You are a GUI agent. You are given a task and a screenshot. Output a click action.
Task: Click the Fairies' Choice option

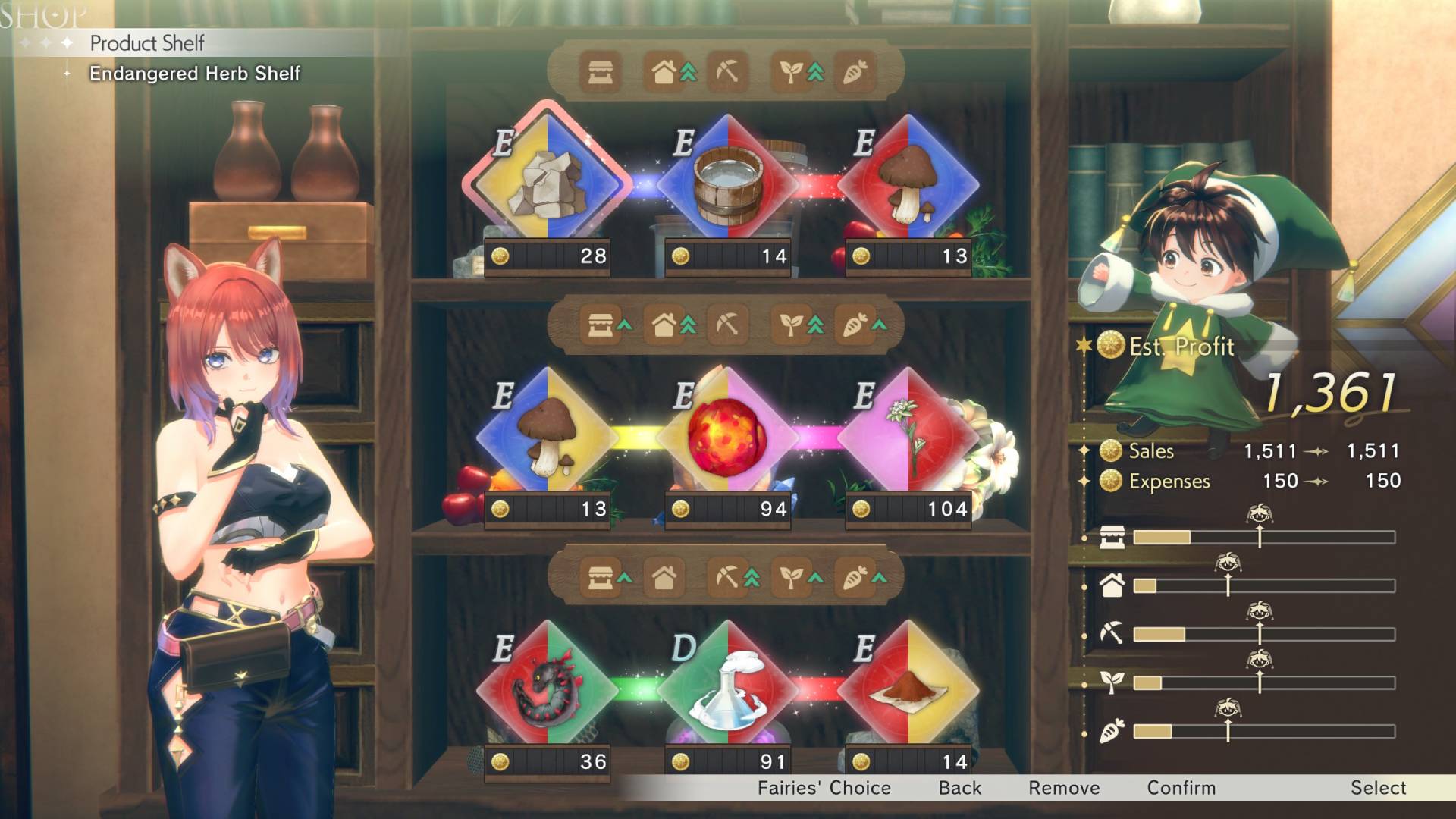click(x=824, y=788)
